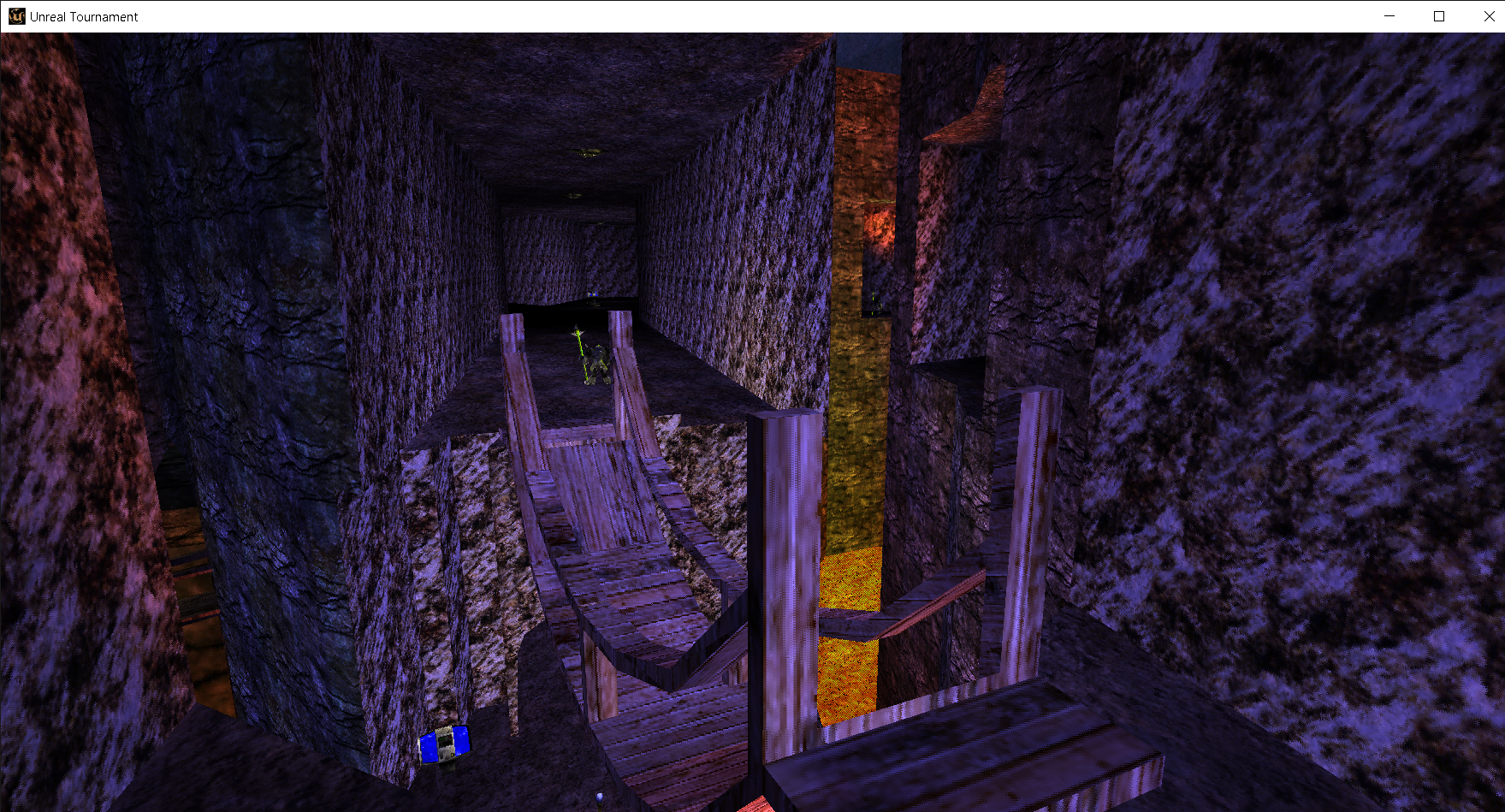Click the Unreal Tournament title text
The height and width of the screenshot is (812, 1505).
tap(82, 15)
